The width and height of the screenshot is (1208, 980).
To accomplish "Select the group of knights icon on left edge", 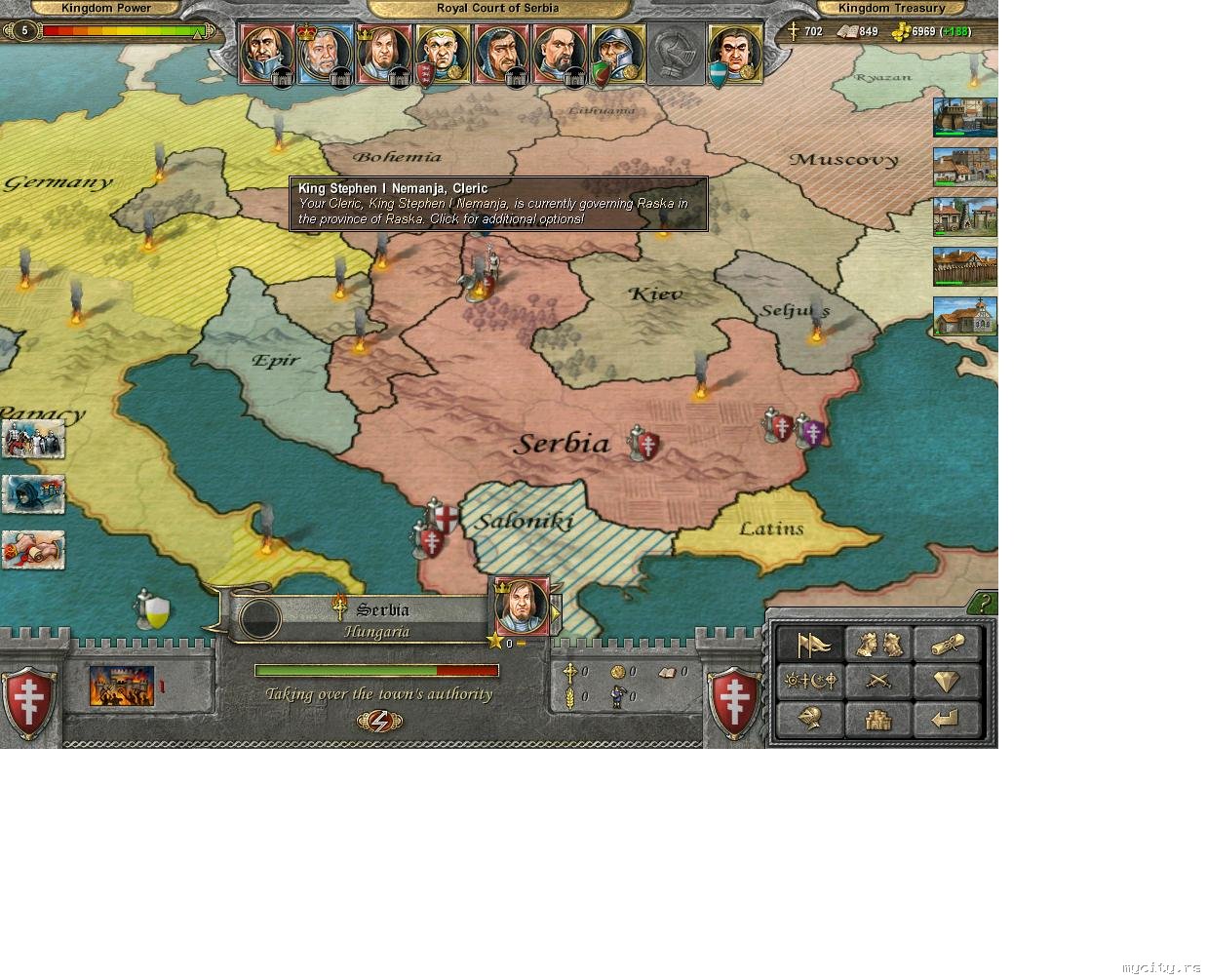I will pyautogui.click(x=33, y=440).
